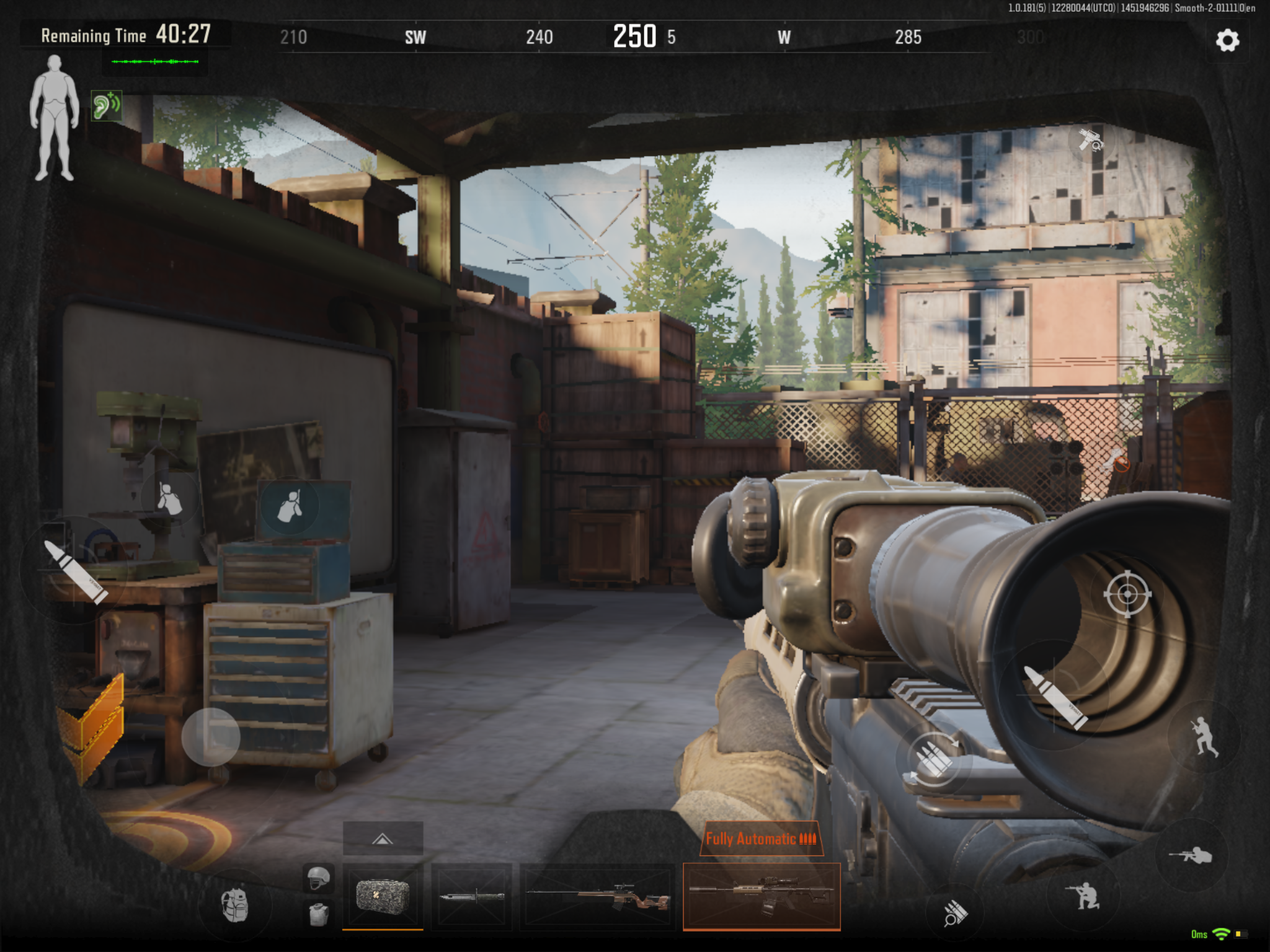Use the camo medical kit slot
Image resolution: width=1270 pixels, height=952 pixels.
(383, 896)
